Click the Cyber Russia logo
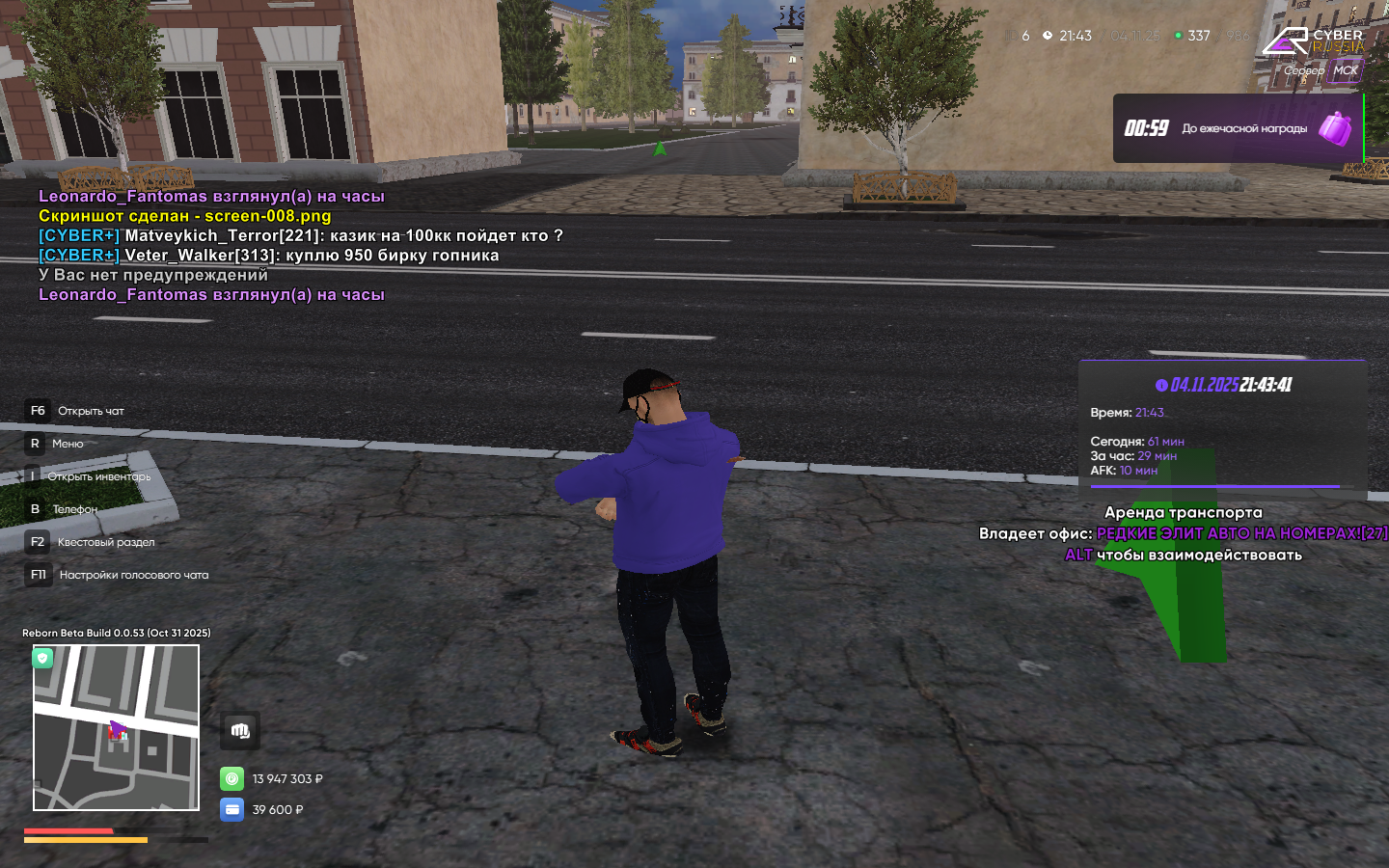 1313,41
